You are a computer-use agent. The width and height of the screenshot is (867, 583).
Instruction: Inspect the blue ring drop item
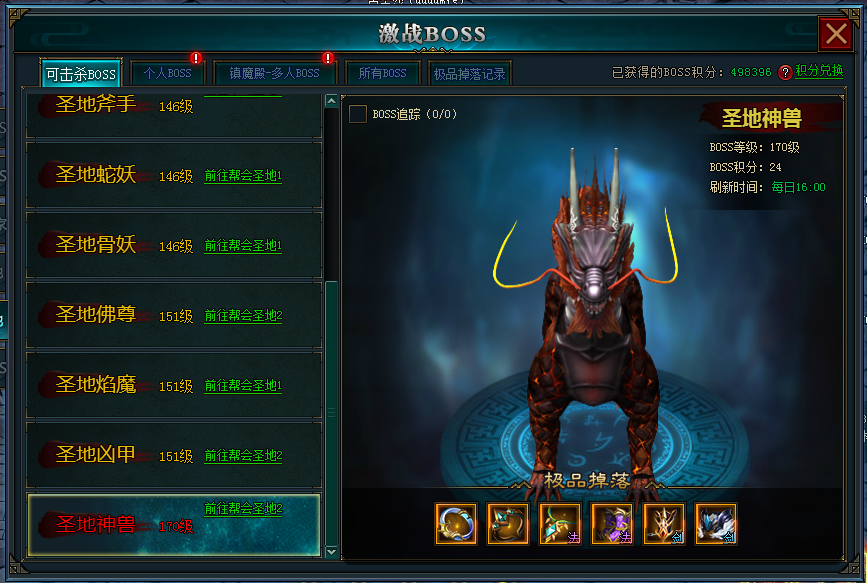455,523
